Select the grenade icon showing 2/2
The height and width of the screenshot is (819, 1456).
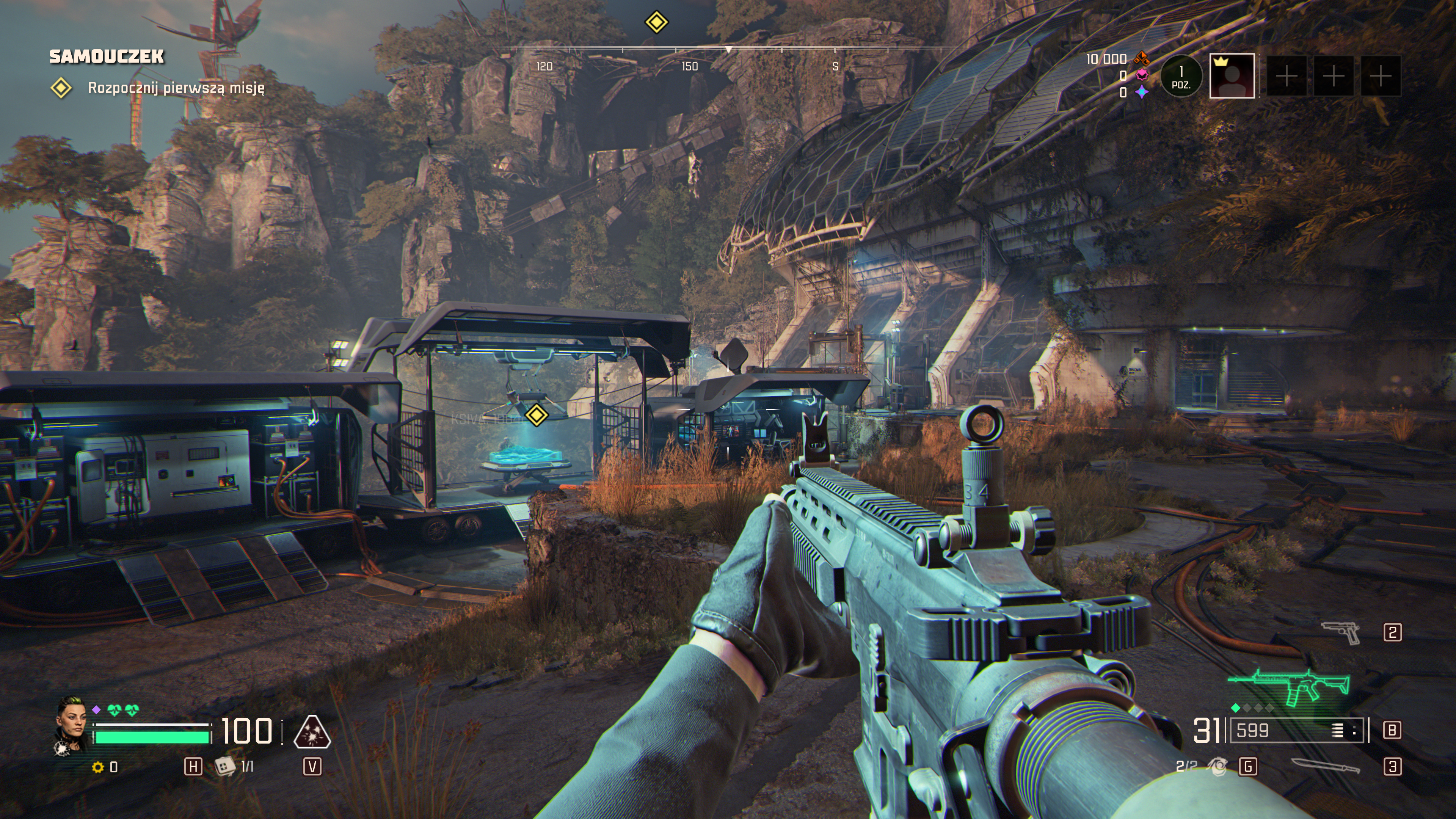click(x=1218, y=767)
